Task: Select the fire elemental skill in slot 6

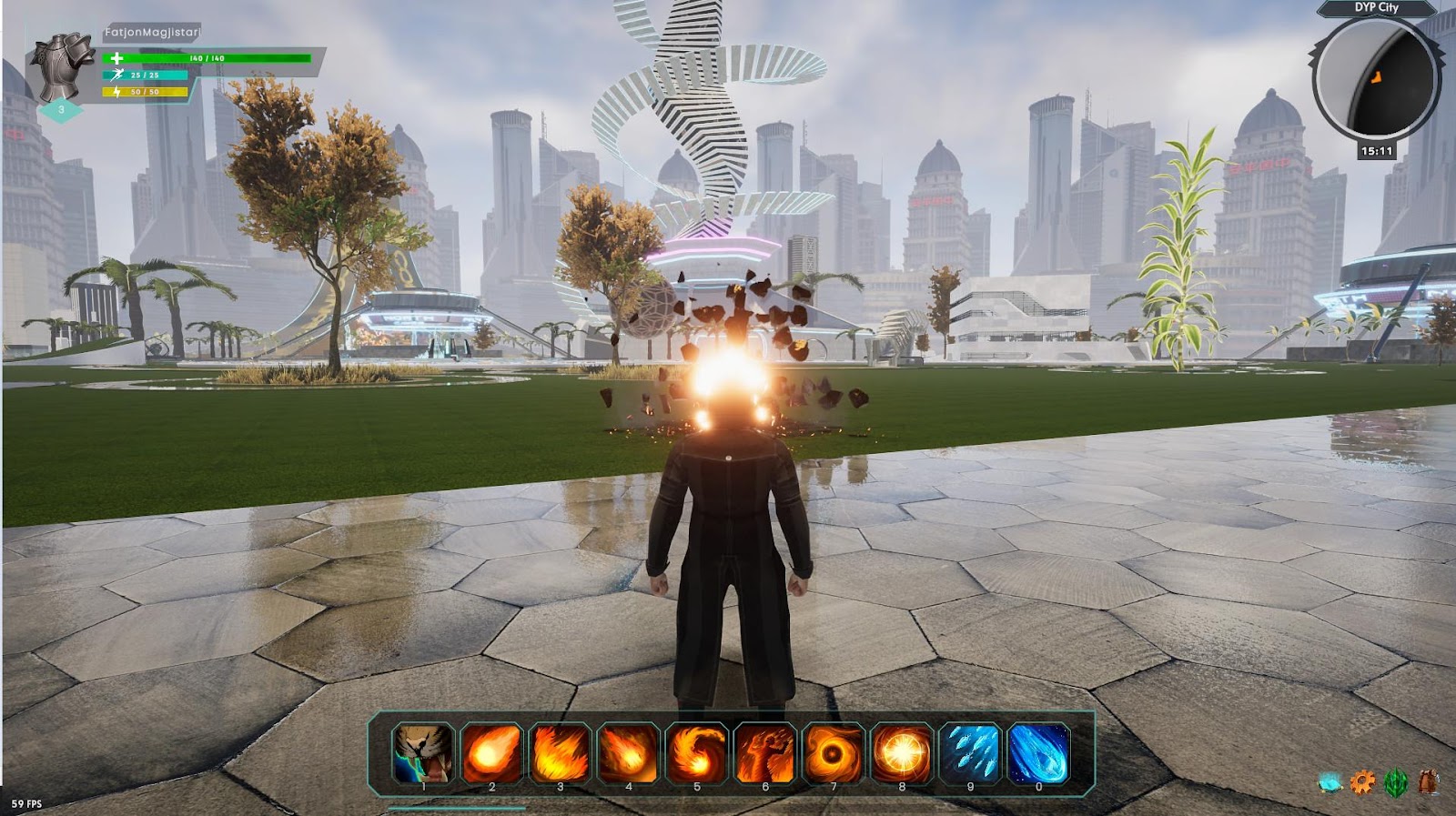Action: pos(763,752)
